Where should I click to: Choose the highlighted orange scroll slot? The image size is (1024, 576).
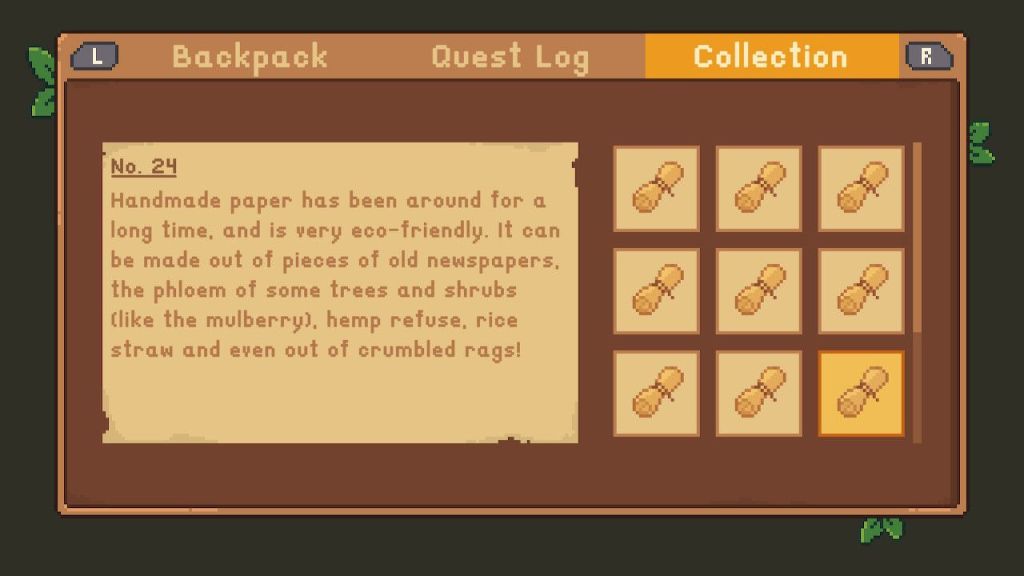pos(861,393)
